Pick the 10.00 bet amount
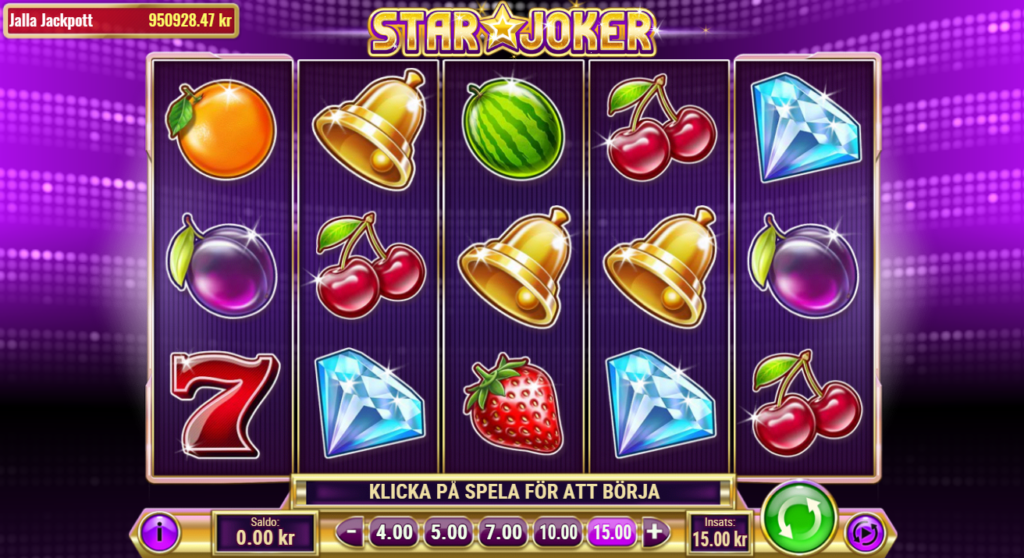This screenshot has width=1024, height=558. [x=556, y=531]
